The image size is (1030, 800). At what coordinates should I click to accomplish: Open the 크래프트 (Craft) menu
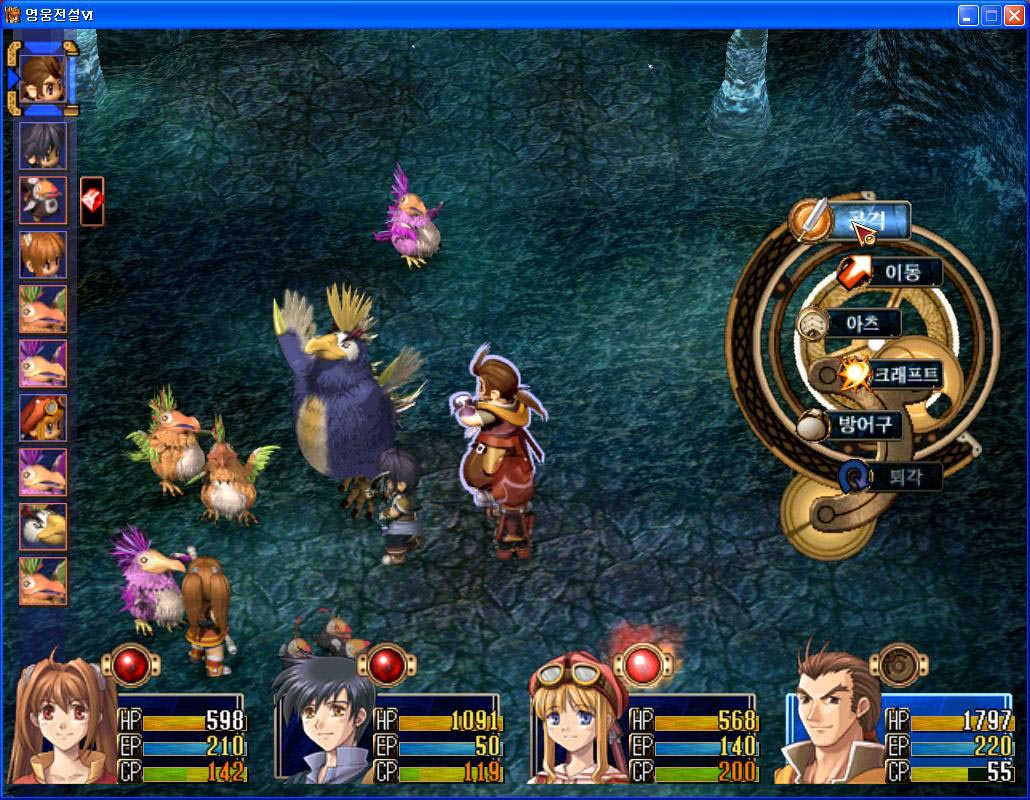pyautogui.click(x=904, y=375)
